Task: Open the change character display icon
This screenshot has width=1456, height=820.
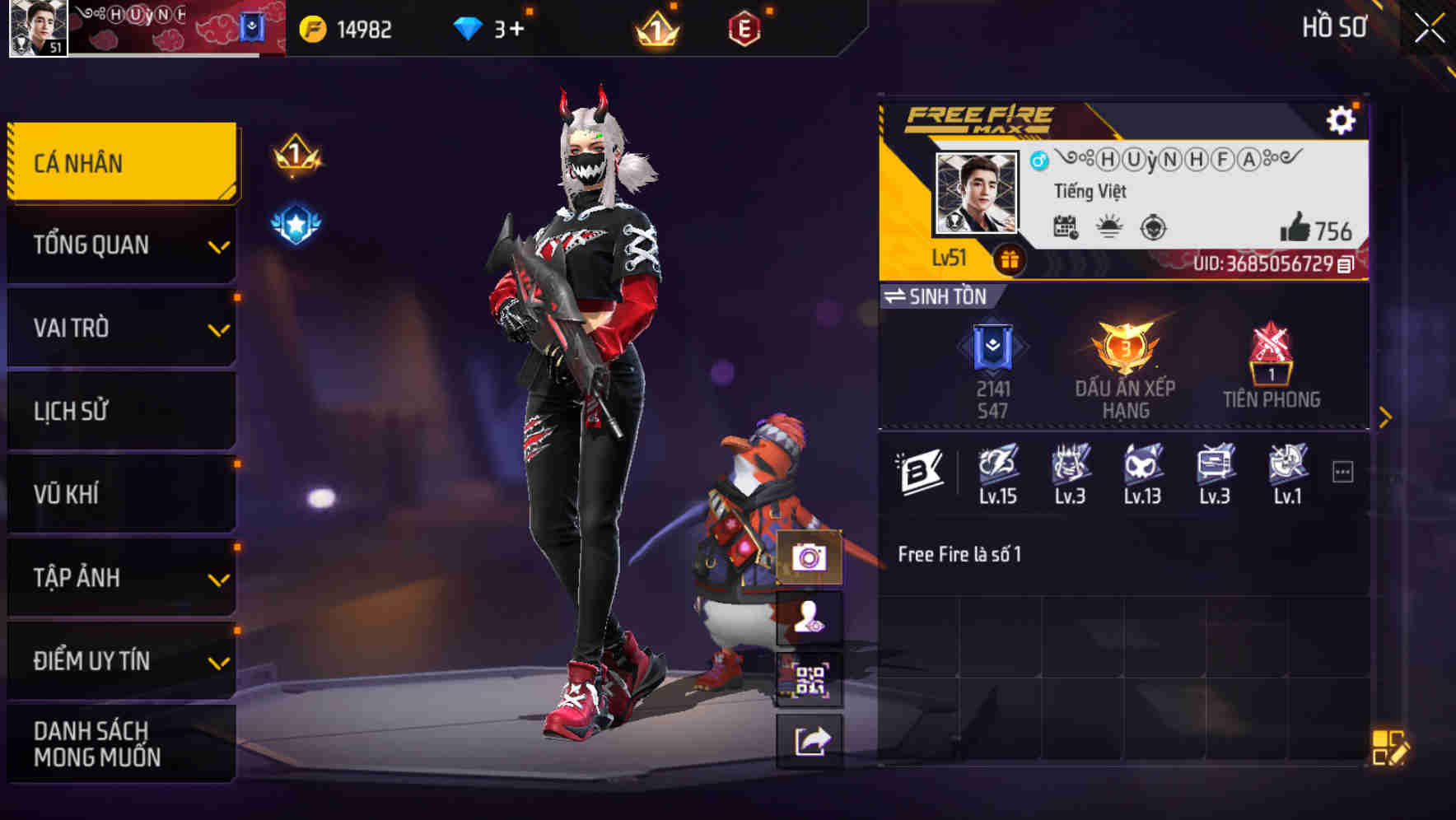Action: pyautogui.click(x=811, y=619)
